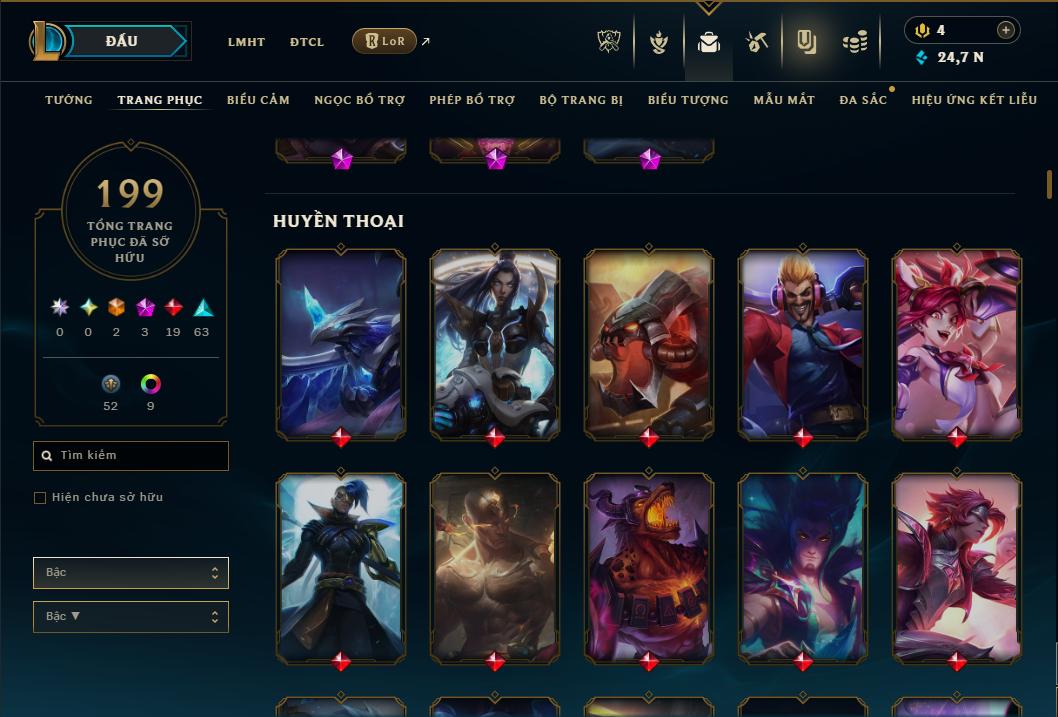Click the Tìm kiếm search field
This screenshot has height=717, width=1058.
pos(131,456)
